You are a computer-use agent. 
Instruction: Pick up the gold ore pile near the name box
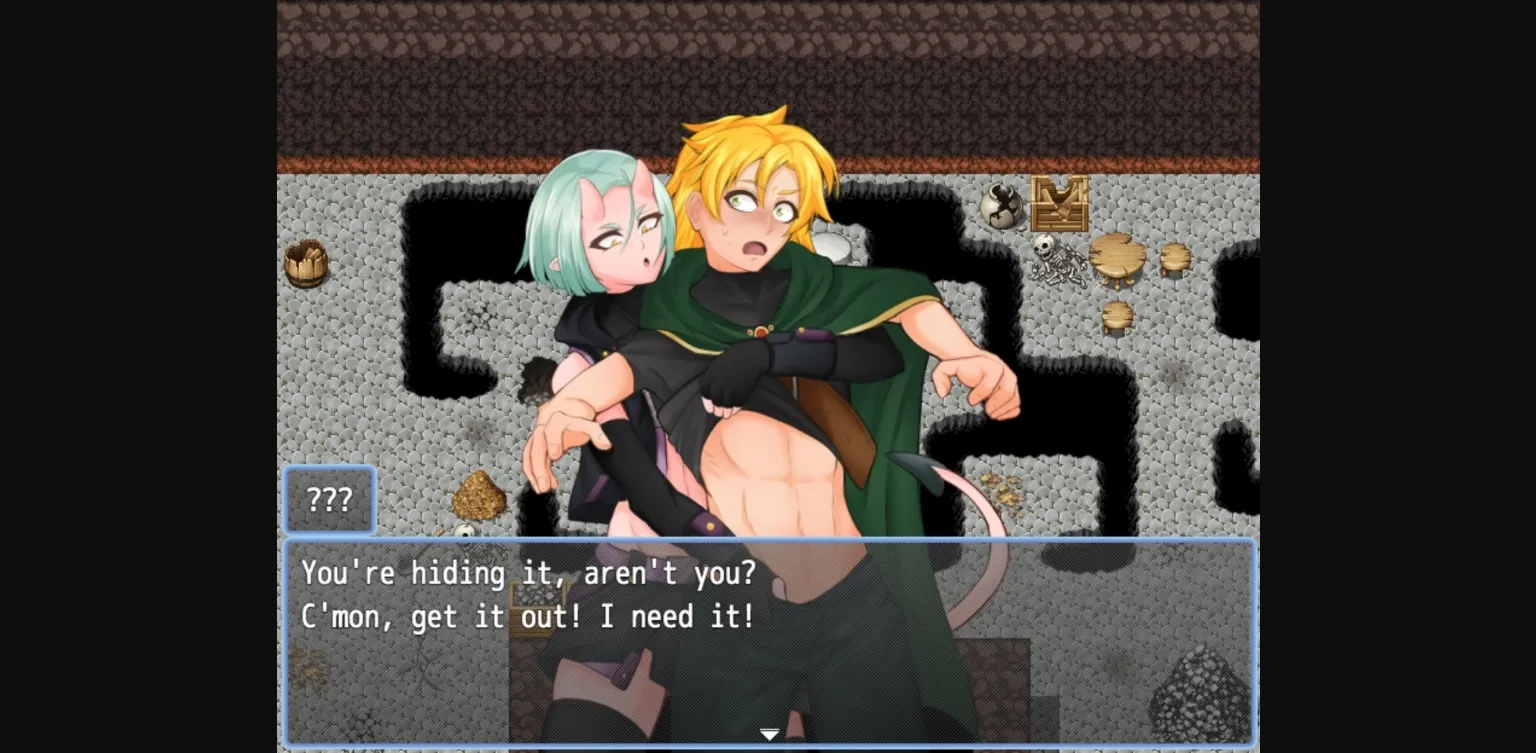point(480,495)
